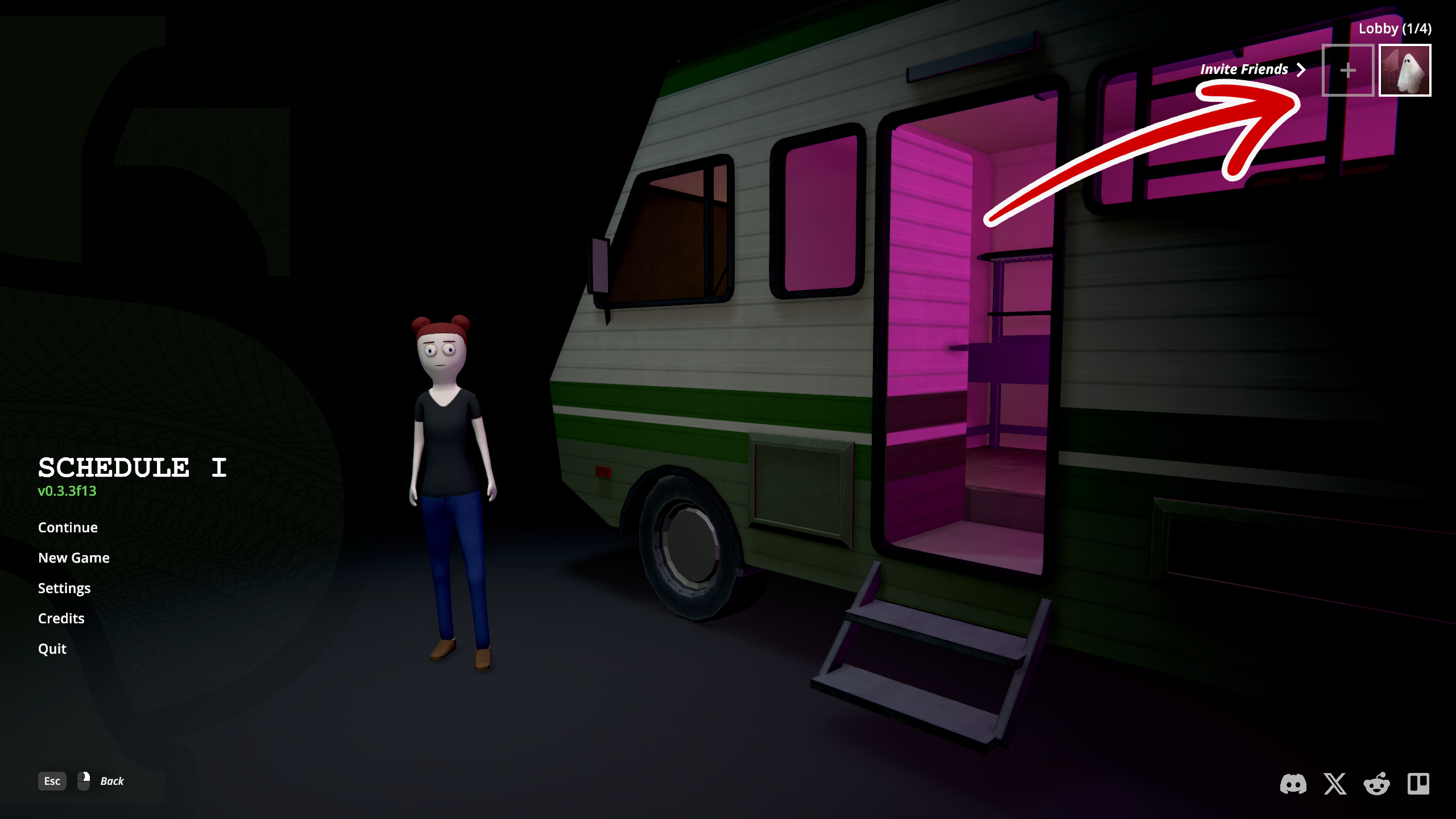Click the Back label
The width and height of the screenshot is (1456, 819).
(x=112, y=781)
